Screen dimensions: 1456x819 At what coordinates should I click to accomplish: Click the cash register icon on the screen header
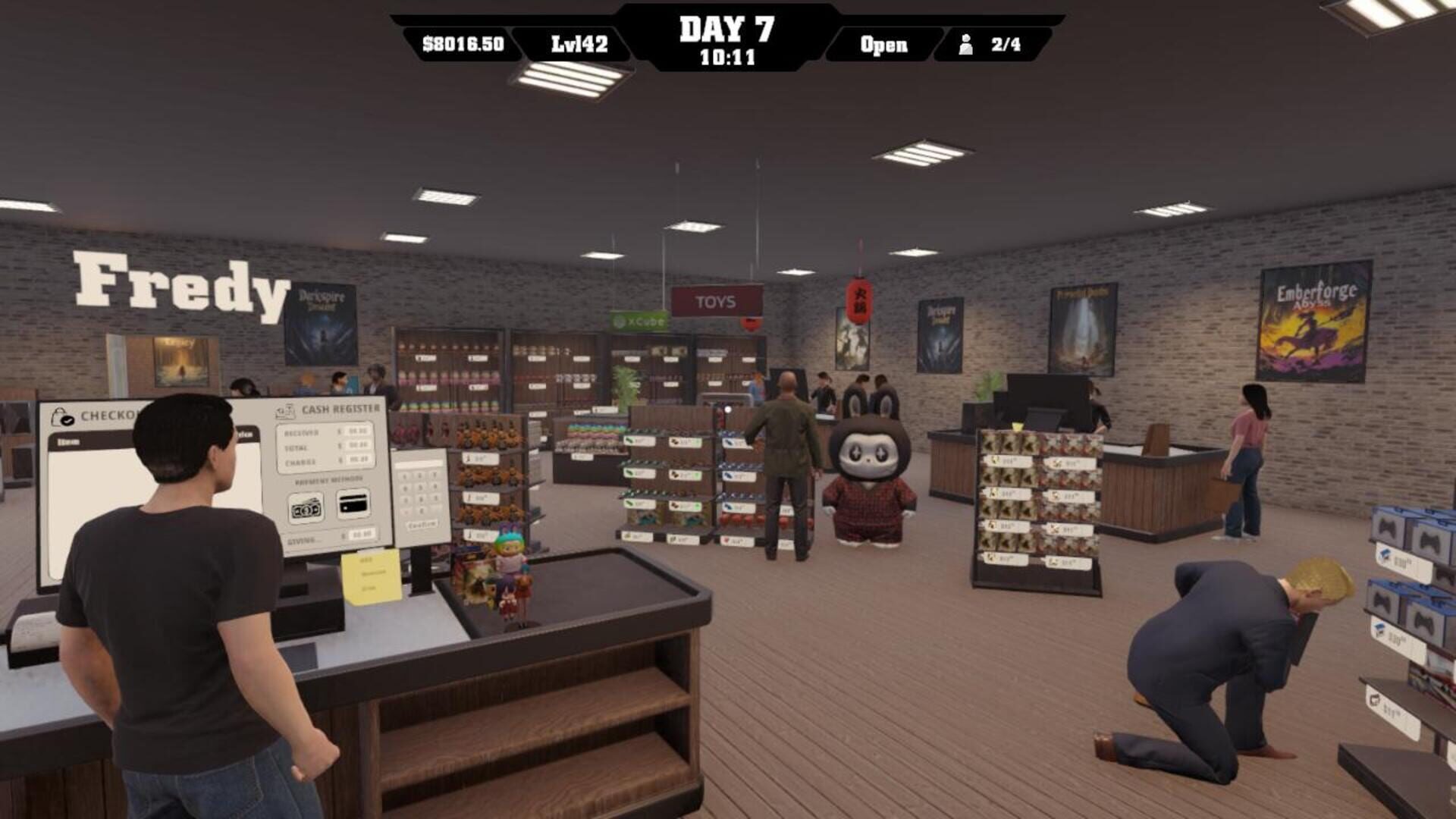click(284, 410)
